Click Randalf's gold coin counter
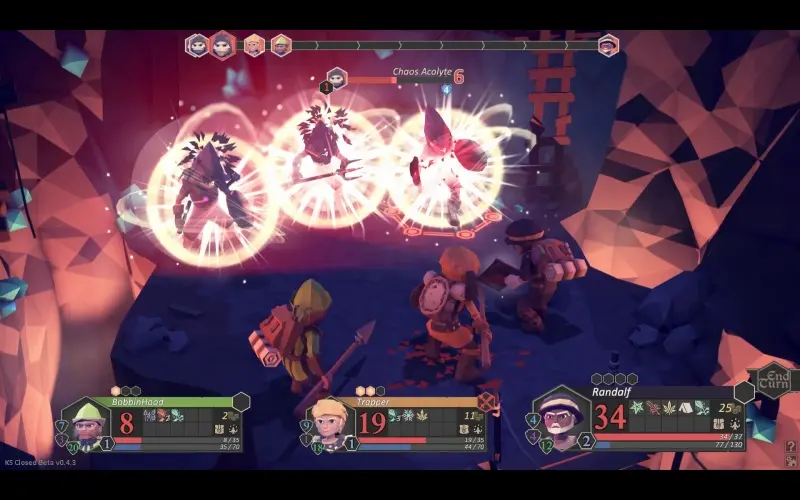 coord(730,409)
